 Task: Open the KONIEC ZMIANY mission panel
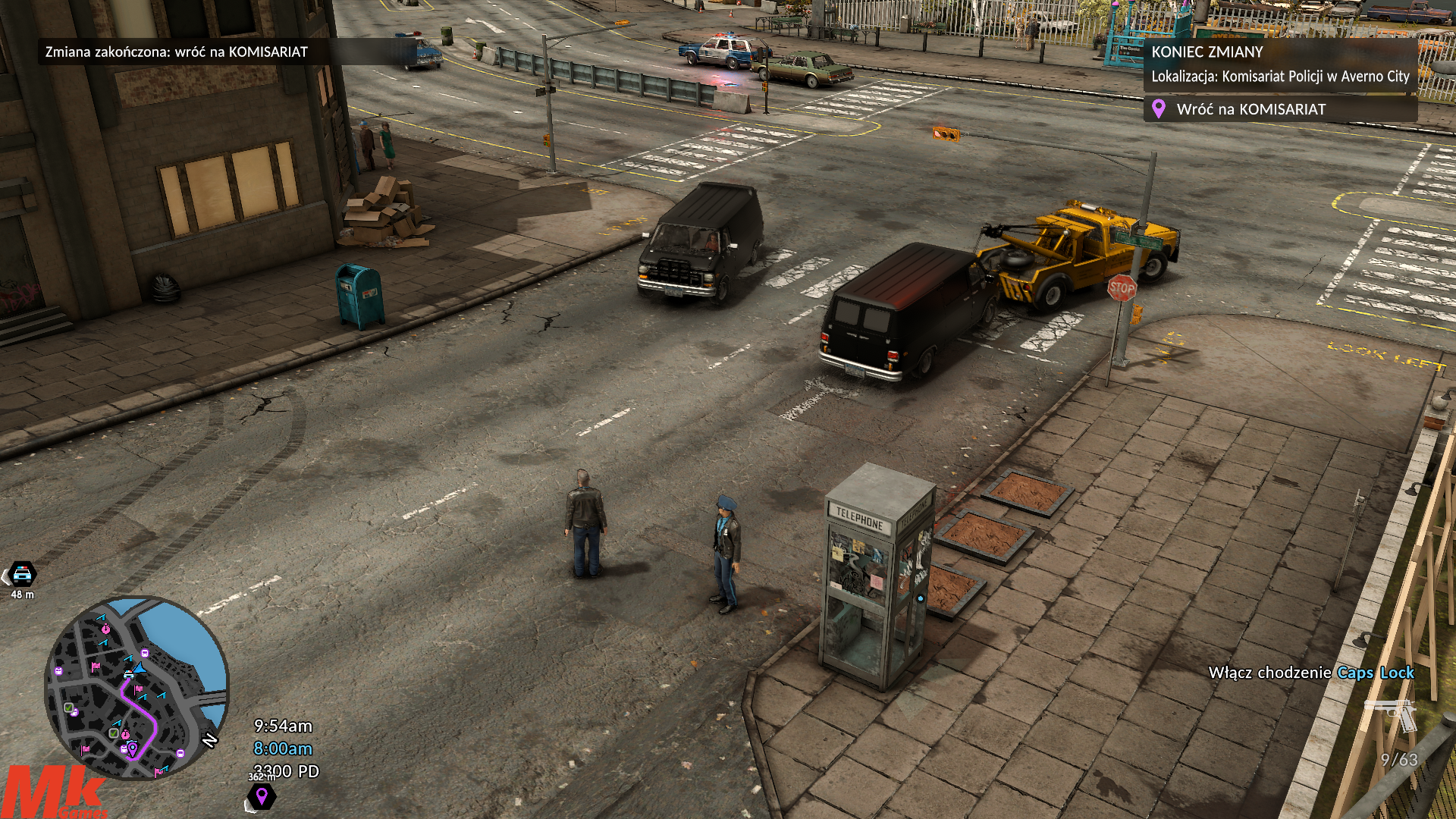coord(1280,64)
